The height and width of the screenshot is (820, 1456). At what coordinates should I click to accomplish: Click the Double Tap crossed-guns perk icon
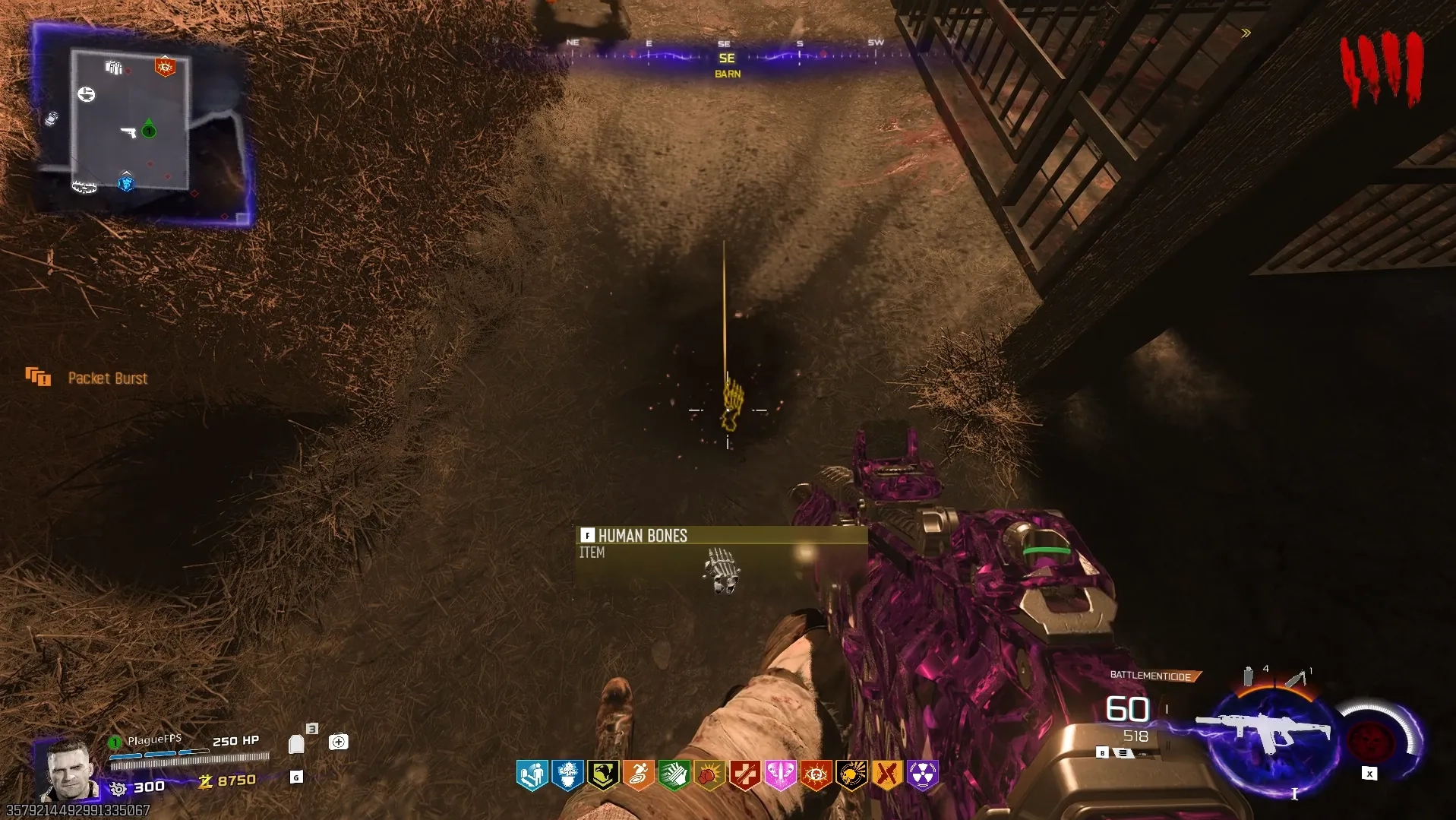(887, 775)
